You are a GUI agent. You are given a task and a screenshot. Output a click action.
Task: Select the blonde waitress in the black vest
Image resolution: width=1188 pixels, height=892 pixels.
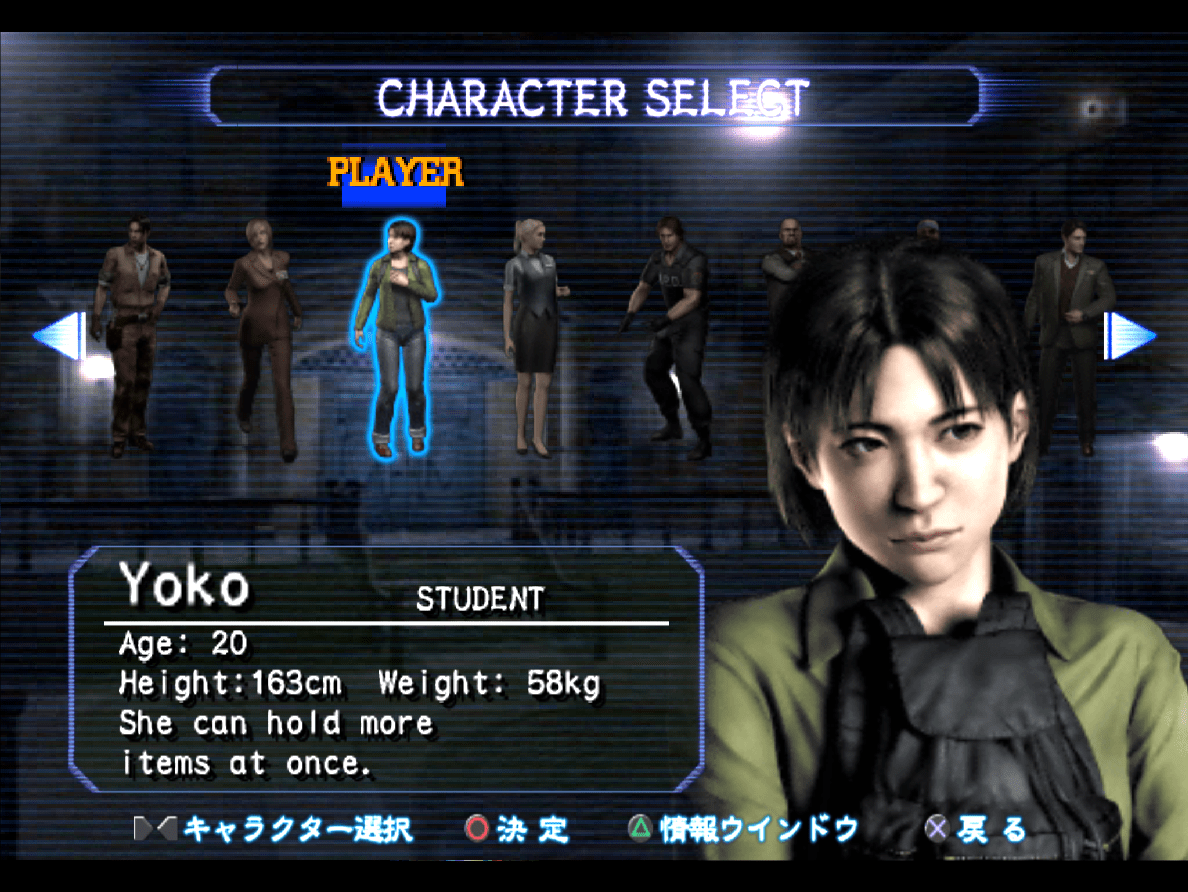(534, 335)
